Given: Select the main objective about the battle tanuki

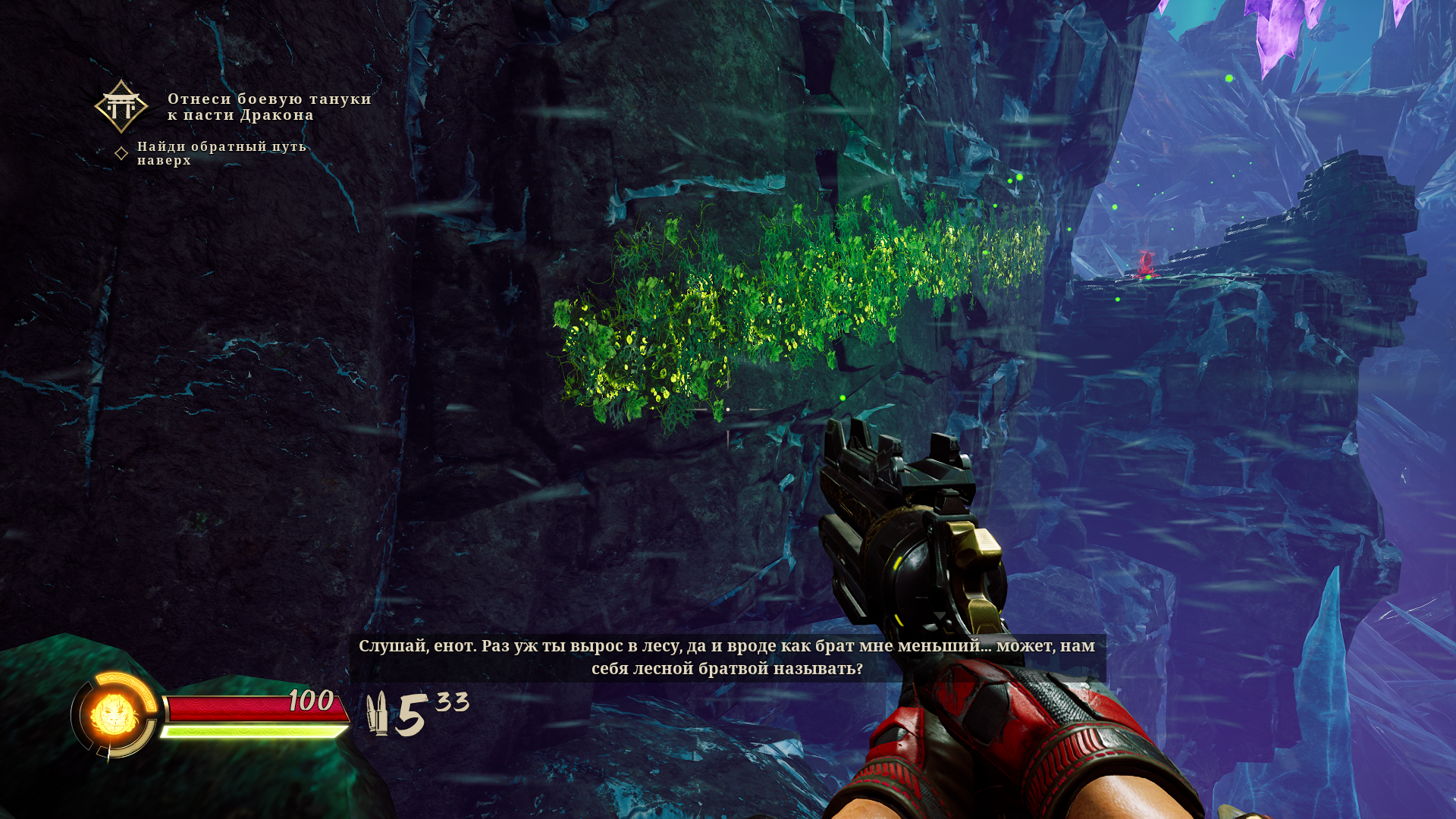Looking at the screenshot, I should coord(269,107).
